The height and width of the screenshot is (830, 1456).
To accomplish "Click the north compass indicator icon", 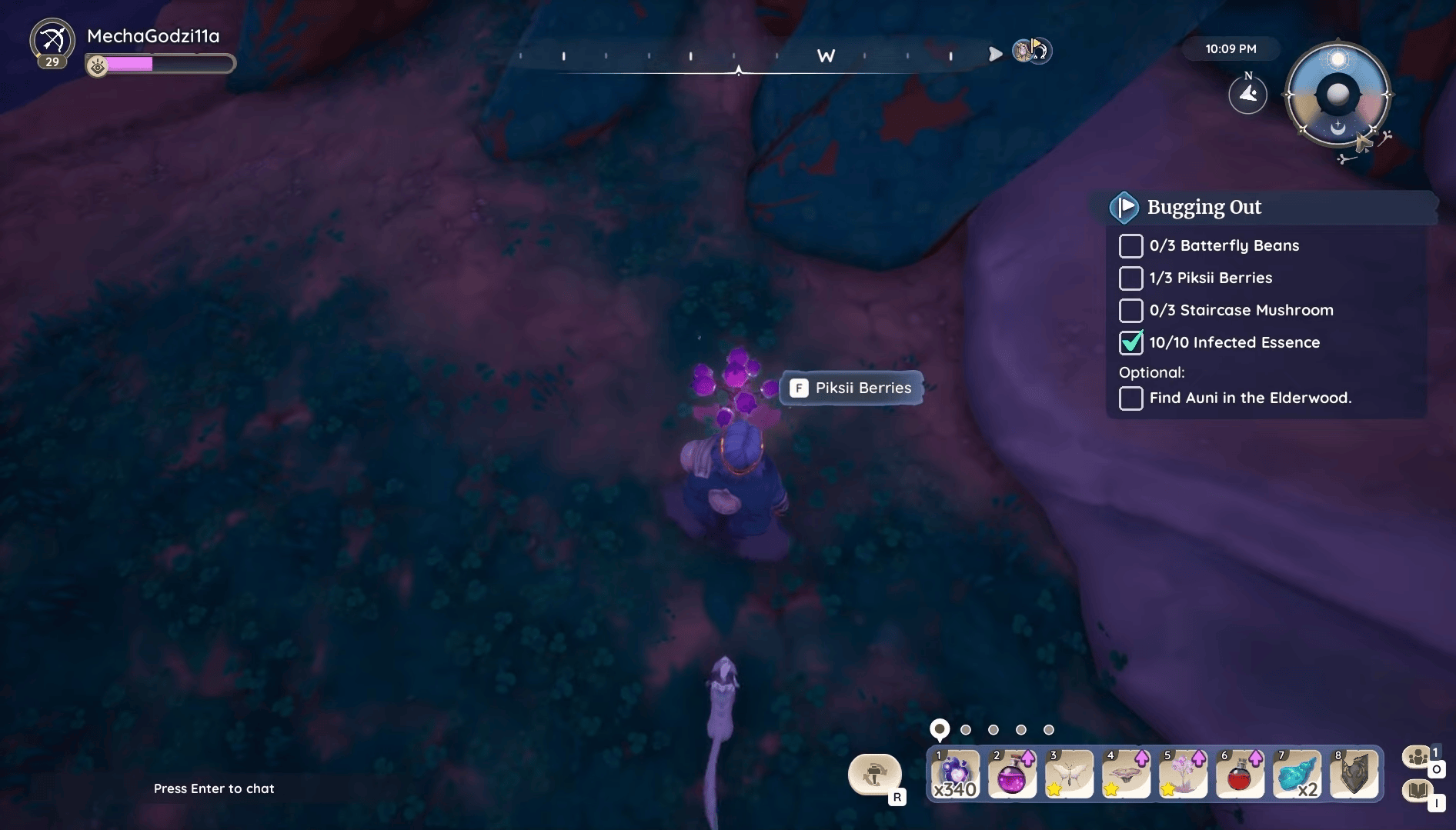I will [x=1247, y=94].
